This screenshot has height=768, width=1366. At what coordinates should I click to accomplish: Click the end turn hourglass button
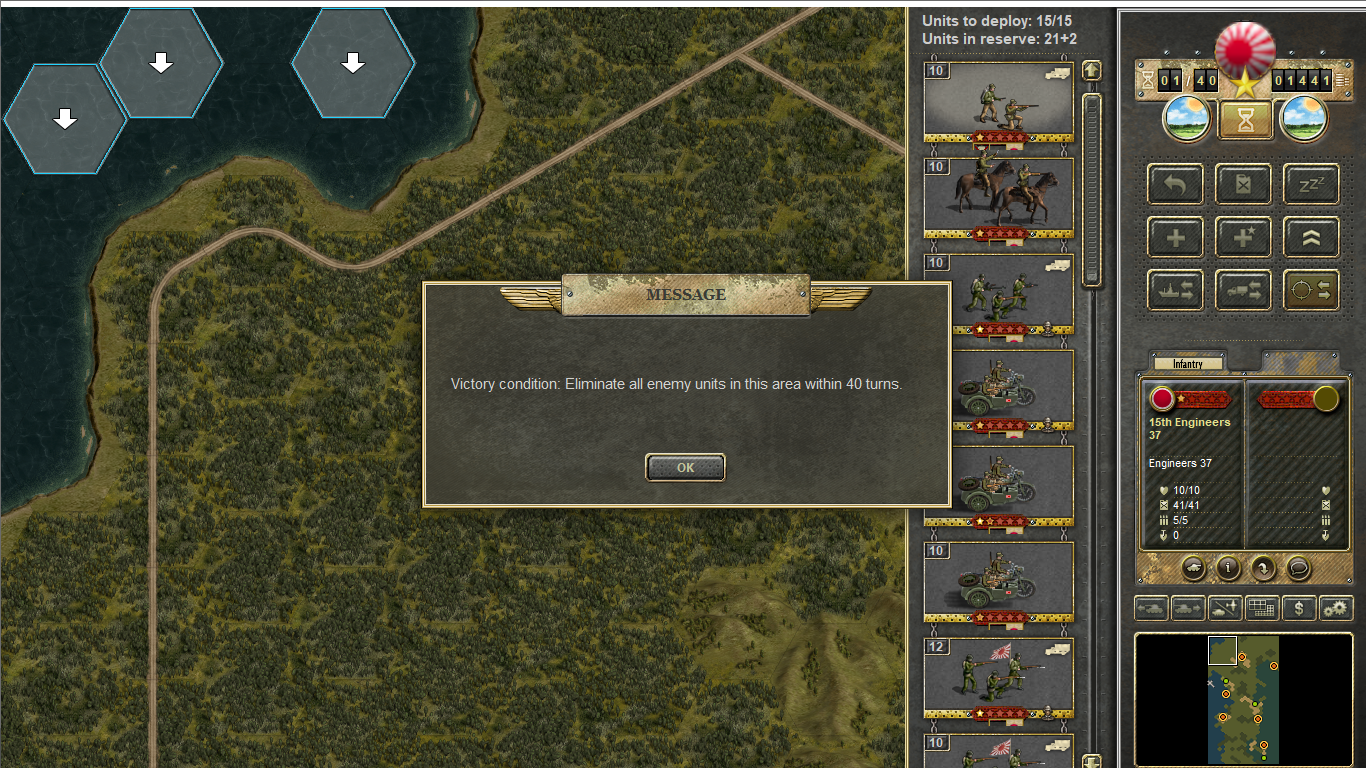(x=1244, y=120)
